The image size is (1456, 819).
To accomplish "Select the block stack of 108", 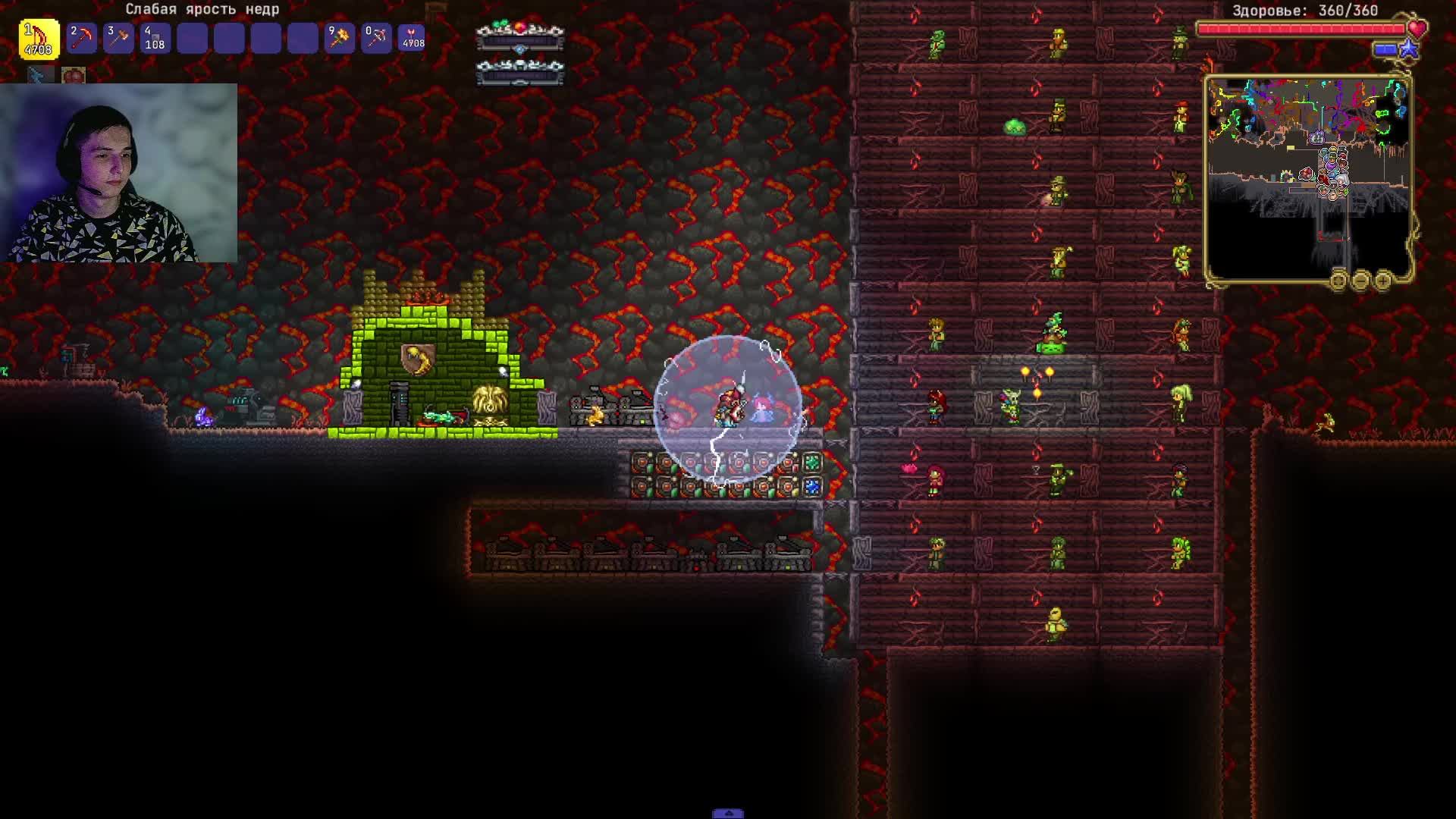I will pyautogui.click(x=155, y=38).
